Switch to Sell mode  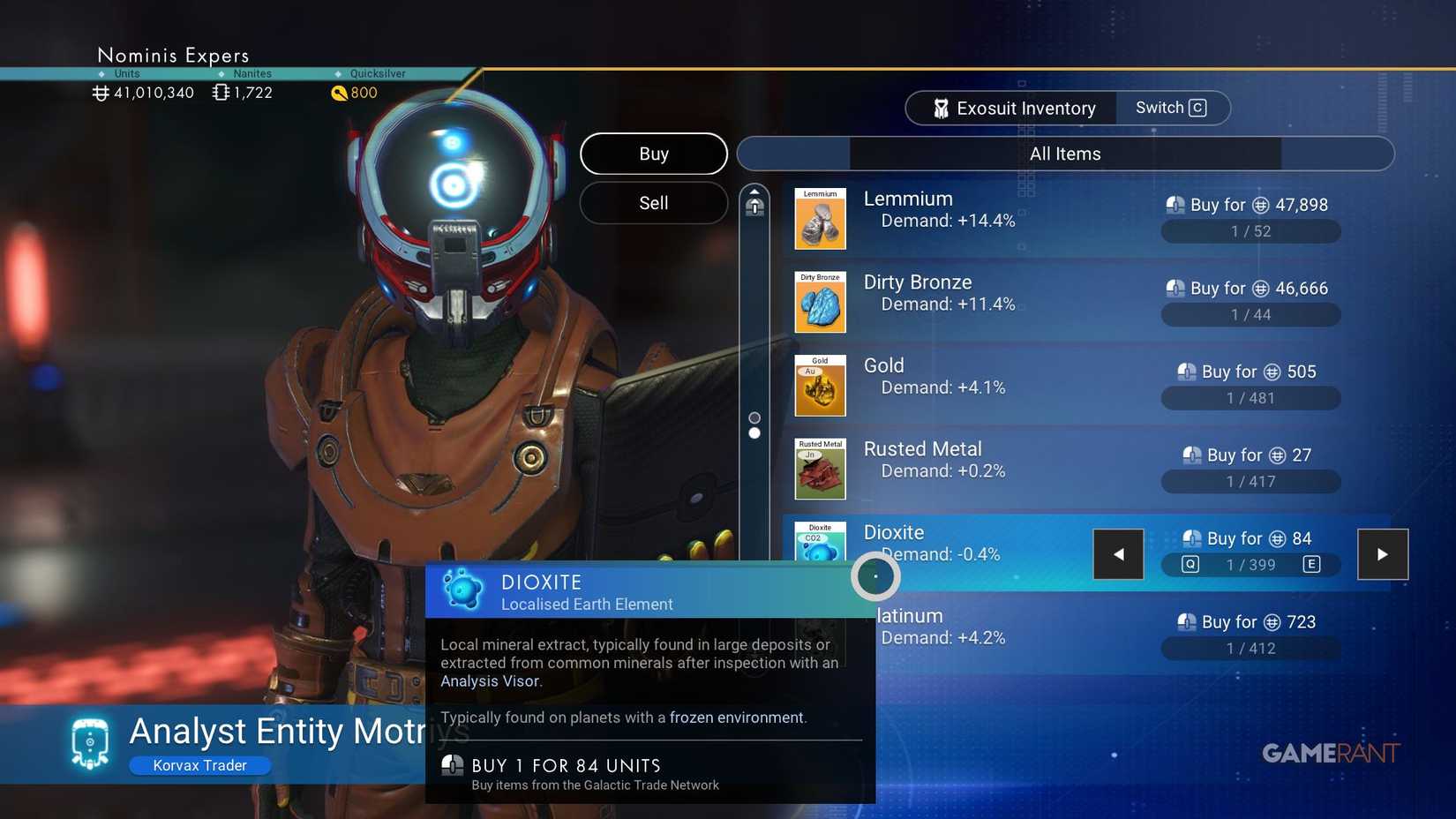(653, 203)
